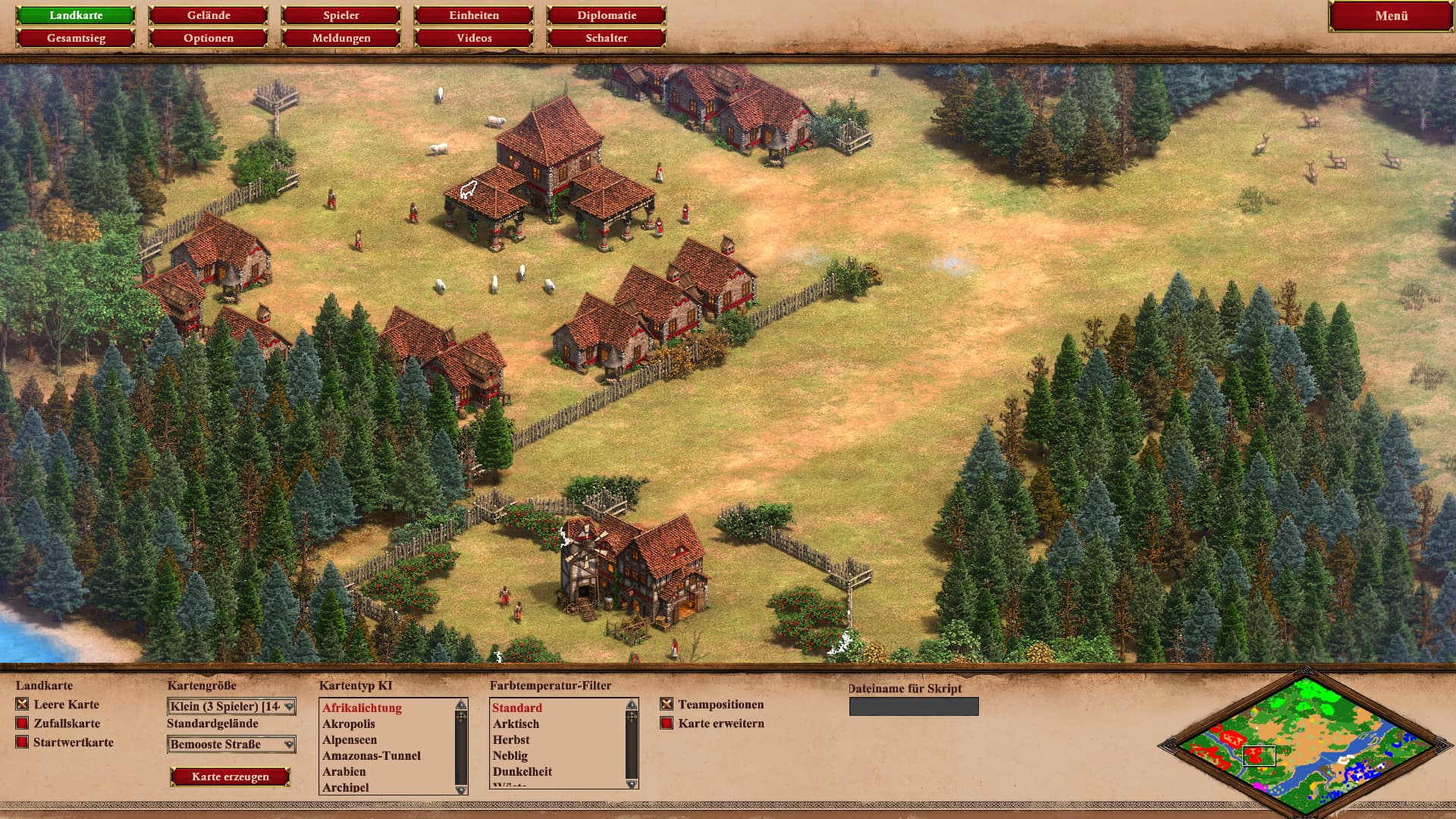
Task: Choose Akropolis in the map type list
Action: pyautogui.click(x=349, y=724)
